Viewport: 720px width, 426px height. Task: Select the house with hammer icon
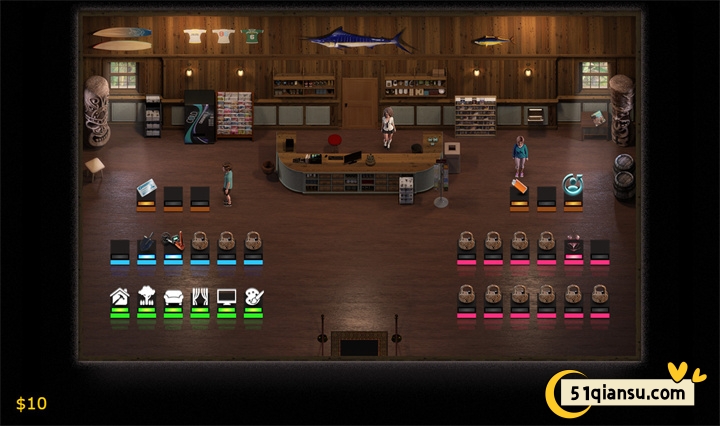(120, 297)
